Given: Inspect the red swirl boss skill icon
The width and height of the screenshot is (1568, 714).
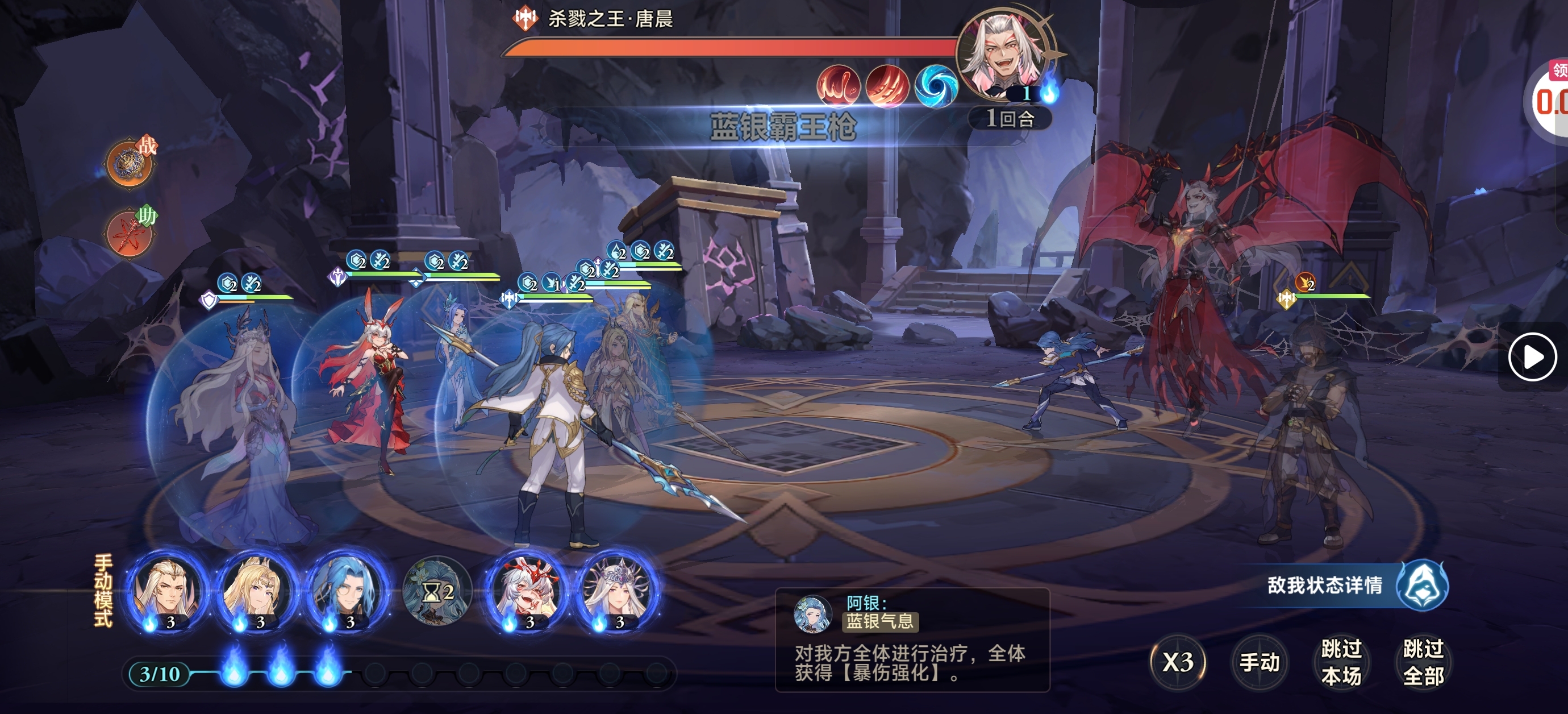Looking at the screenshot, I should click(838, 86).
